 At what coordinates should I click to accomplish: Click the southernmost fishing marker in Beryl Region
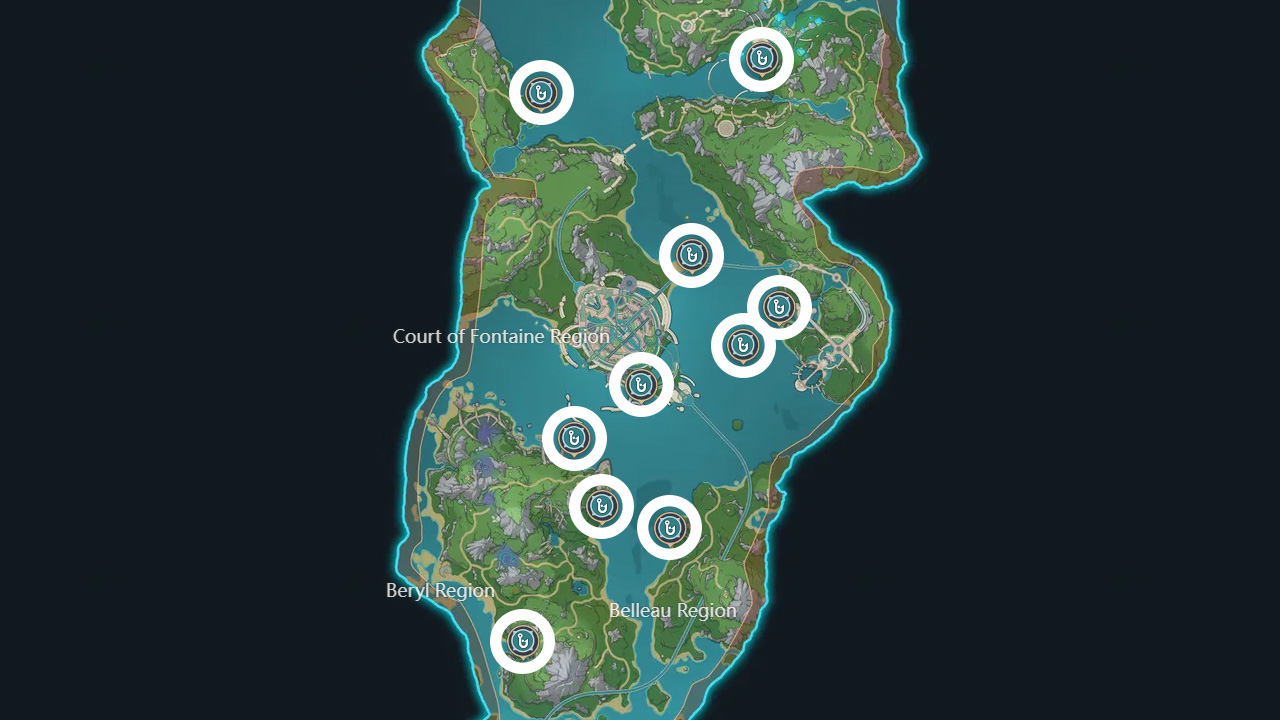[x=521, y=641]
